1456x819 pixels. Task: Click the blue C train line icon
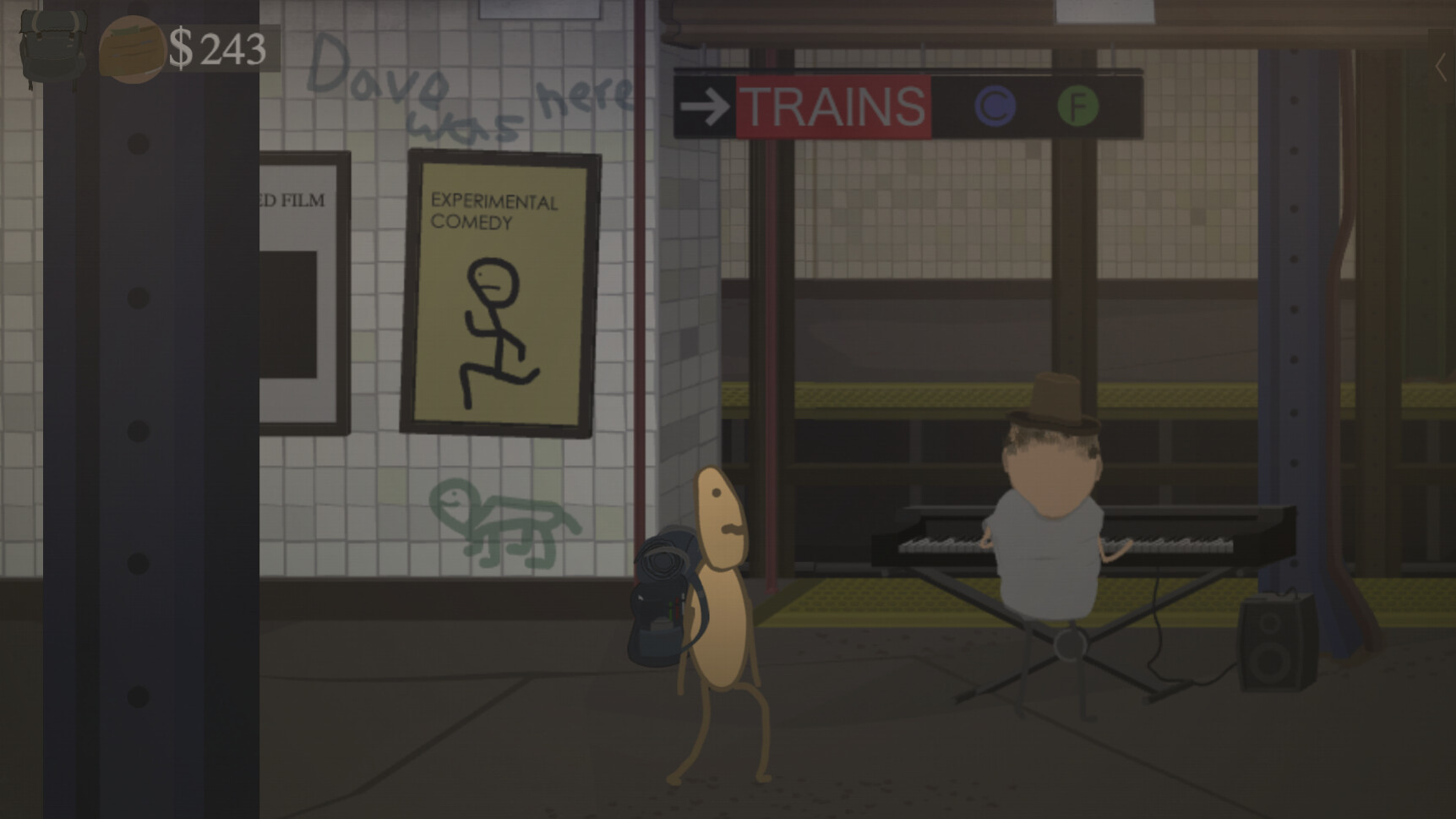997,106
